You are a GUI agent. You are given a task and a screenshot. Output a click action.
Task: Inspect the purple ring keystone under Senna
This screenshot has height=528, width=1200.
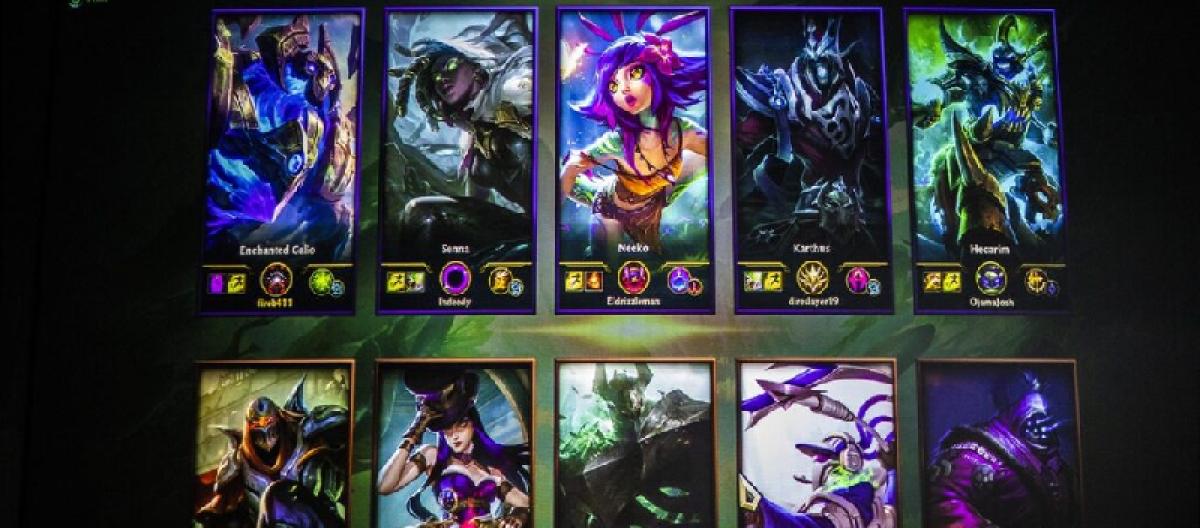(x=456, y=278)
